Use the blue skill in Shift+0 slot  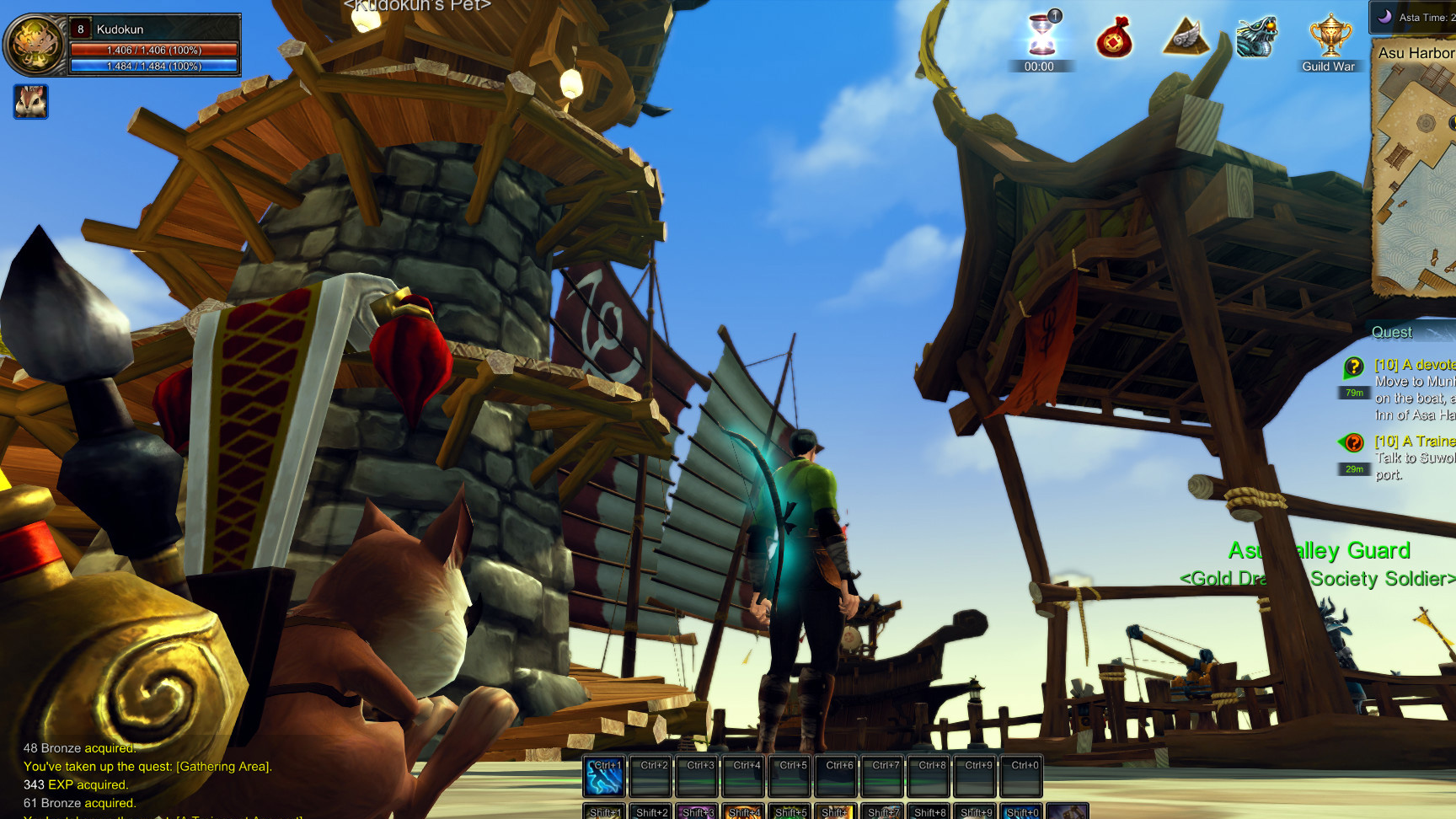click(1022, 811)
